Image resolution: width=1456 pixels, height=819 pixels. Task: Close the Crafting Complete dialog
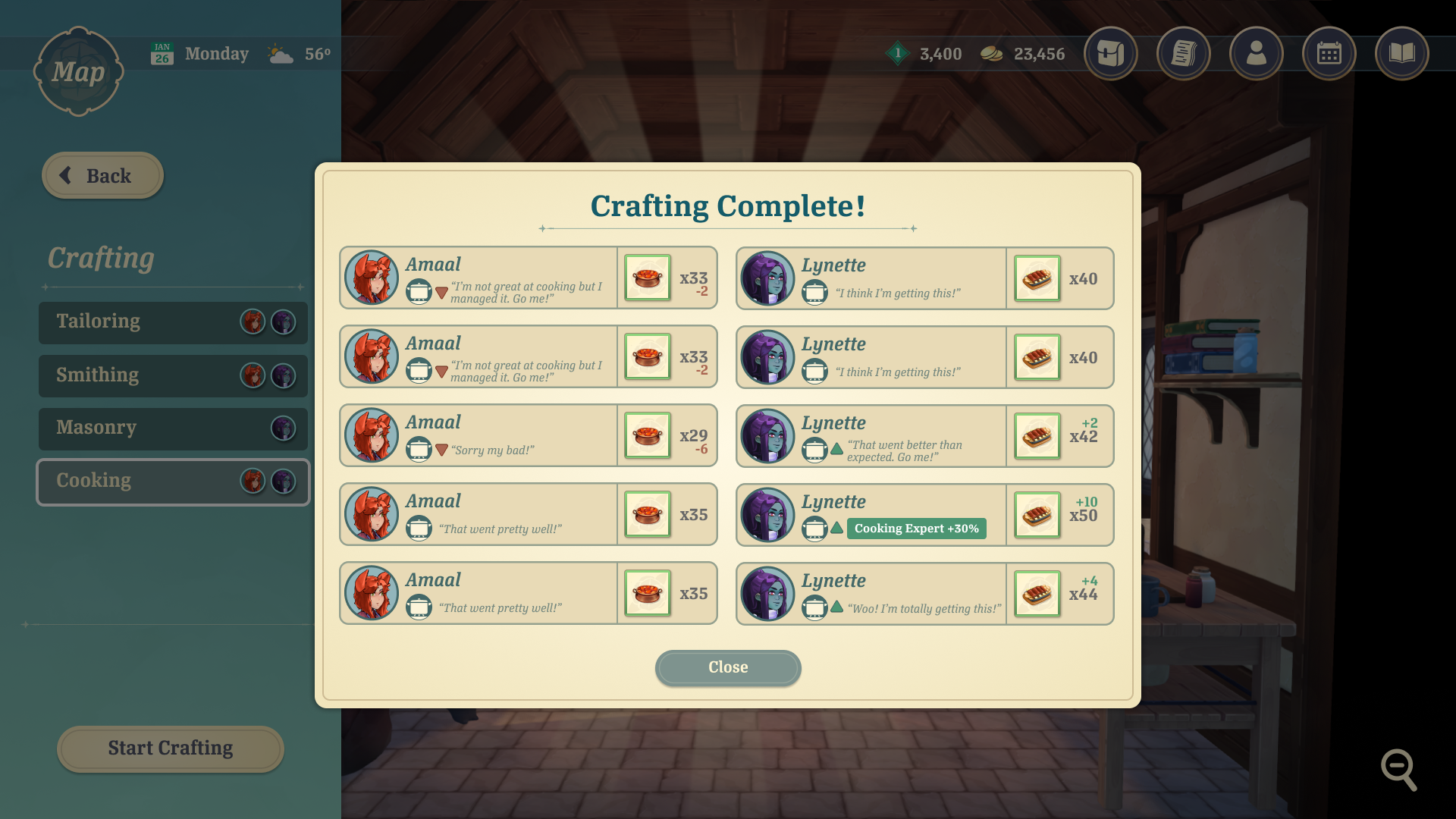(x=727, y=667)
